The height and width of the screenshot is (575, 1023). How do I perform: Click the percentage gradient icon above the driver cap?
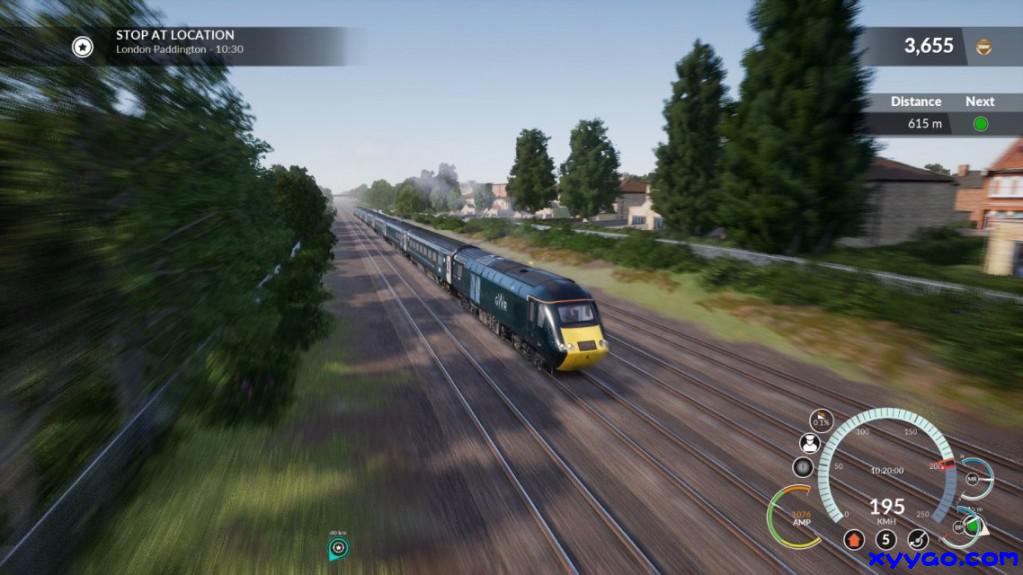[x=821, y=420]
